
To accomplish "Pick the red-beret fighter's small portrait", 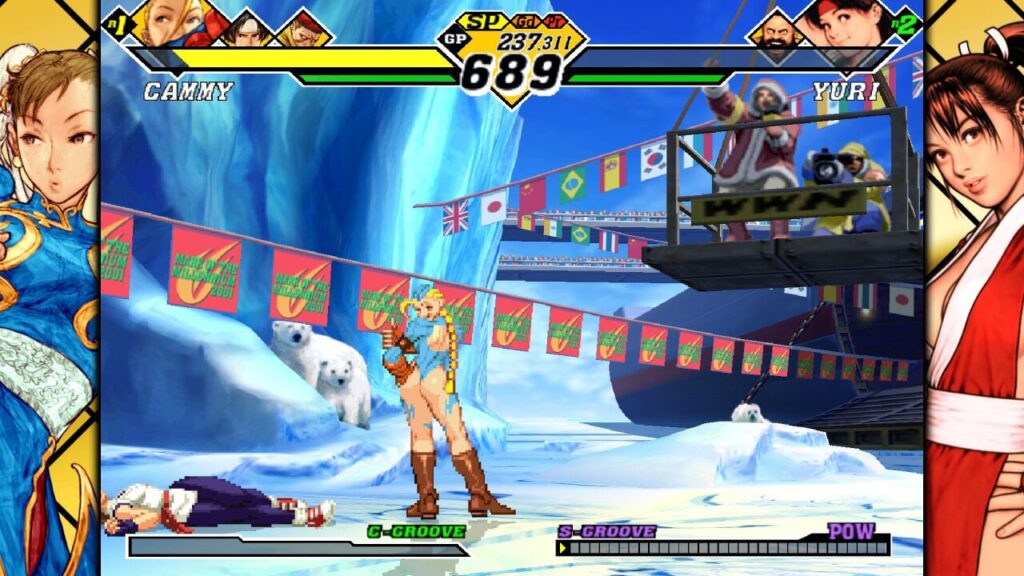I will click(x=303, y=30).
